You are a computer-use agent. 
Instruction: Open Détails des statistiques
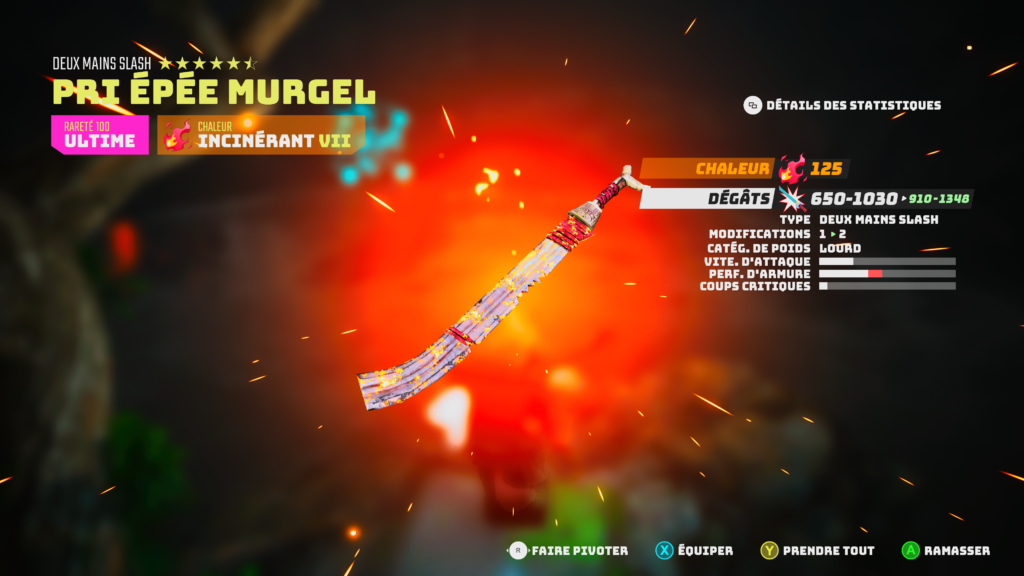click(842, 105)
